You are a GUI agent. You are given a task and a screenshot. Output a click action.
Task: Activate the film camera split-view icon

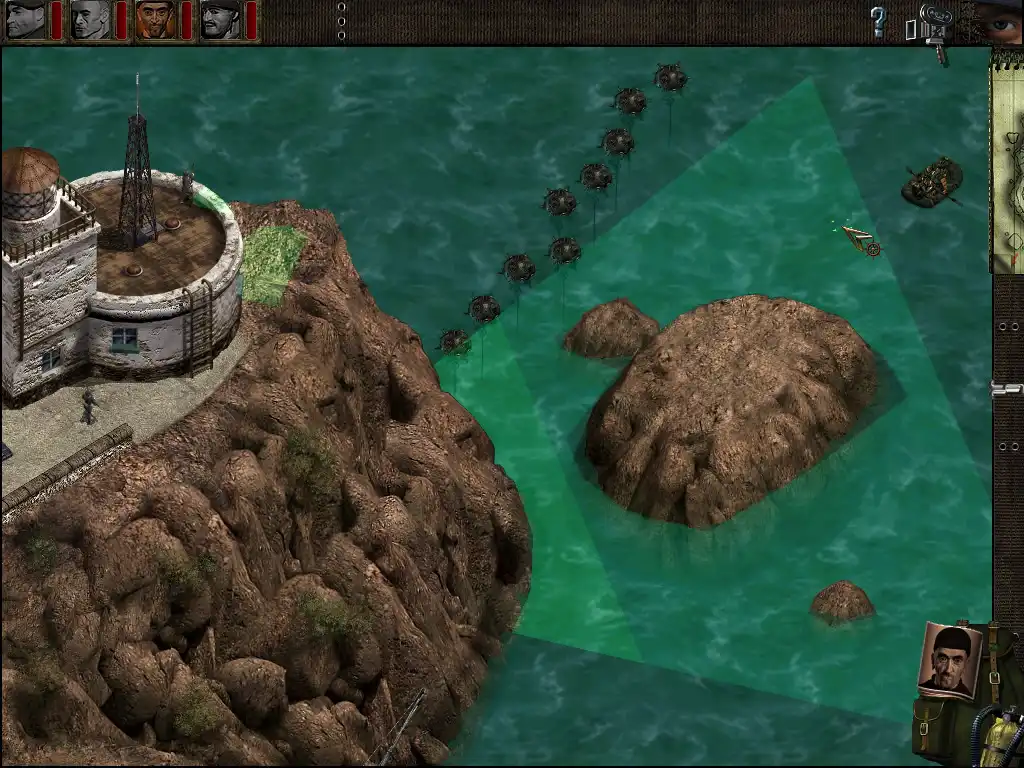[934, 24]
